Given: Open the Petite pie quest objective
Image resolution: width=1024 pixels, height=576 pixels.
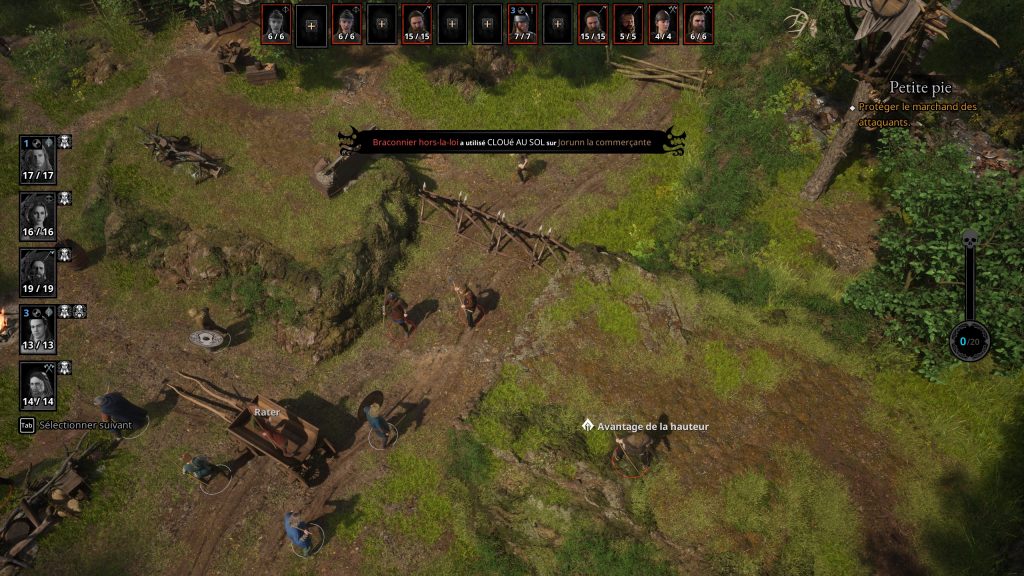Looking at the screenshot, I should (x=921, y=88).
